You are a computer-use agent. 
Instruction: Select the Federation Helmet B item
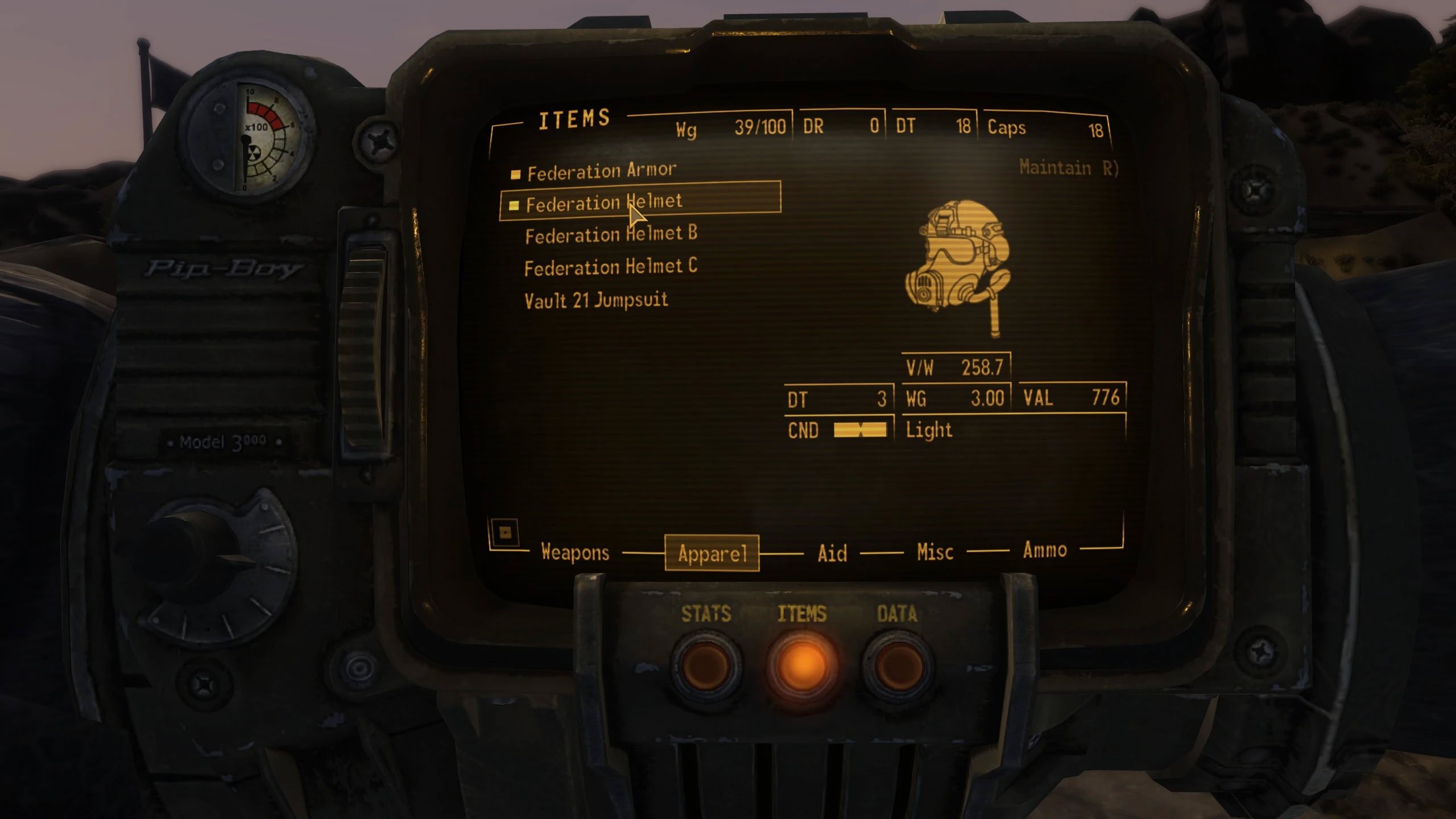coord(611,234)
